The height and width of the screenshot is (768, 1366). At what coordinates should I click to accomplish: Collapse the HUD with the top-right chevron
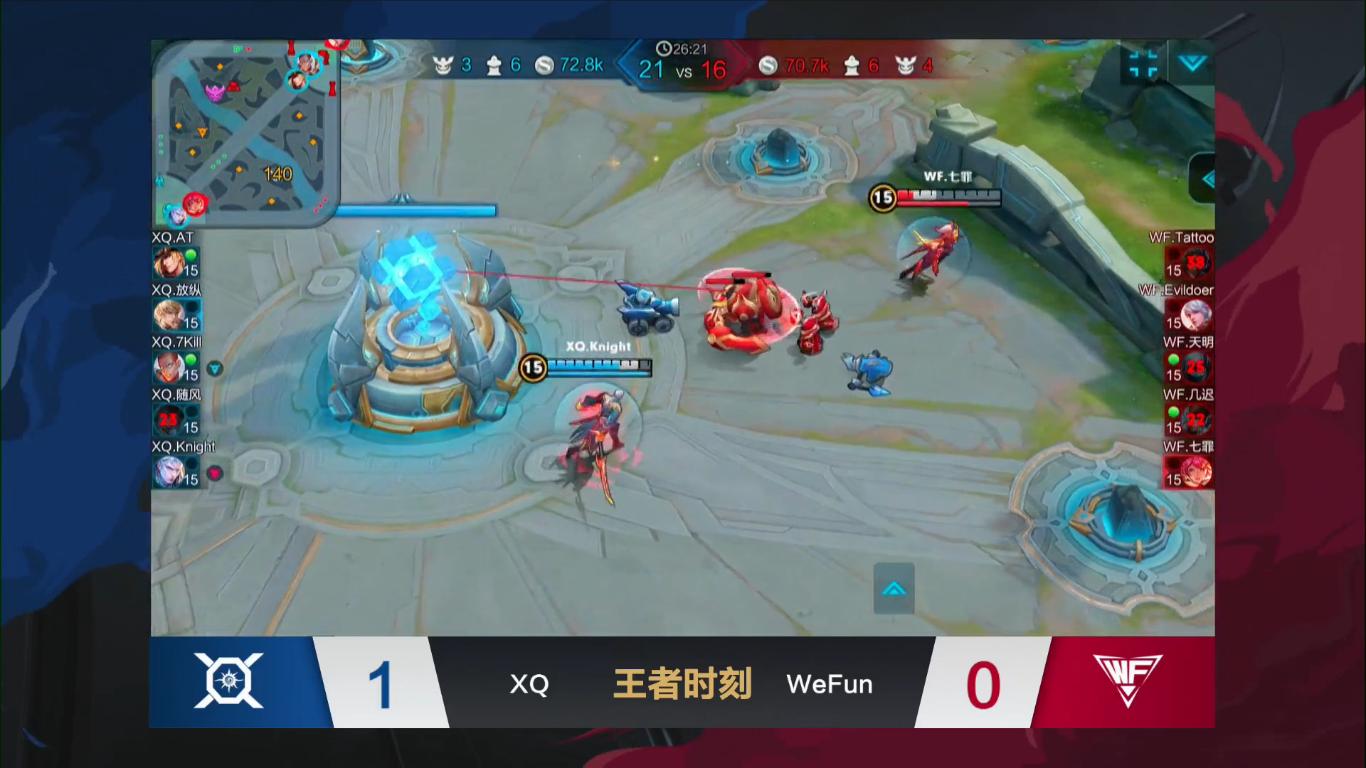point(1190,62)
